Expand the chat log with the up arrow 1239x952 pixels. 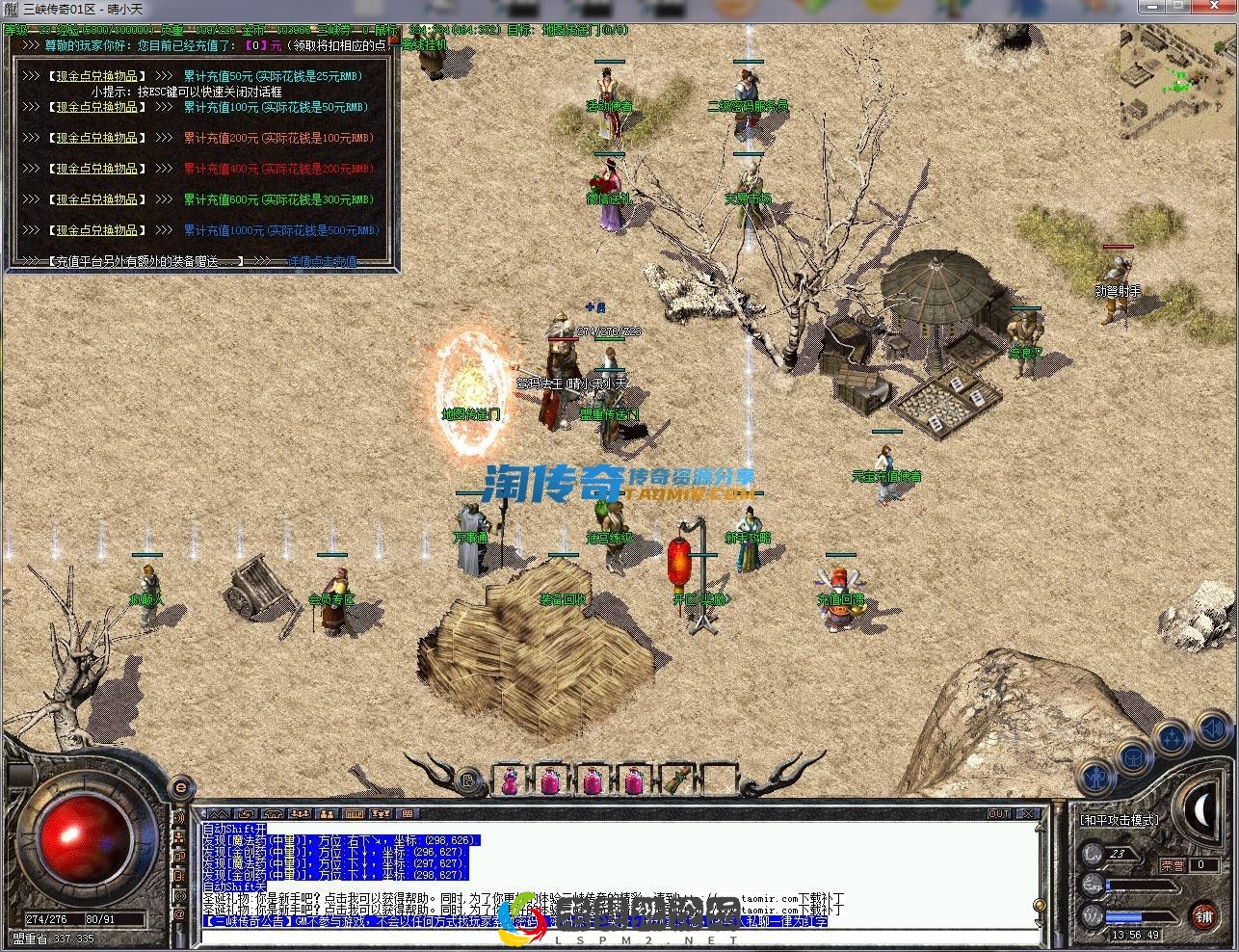pyautogui.click(x=221, y=814)
